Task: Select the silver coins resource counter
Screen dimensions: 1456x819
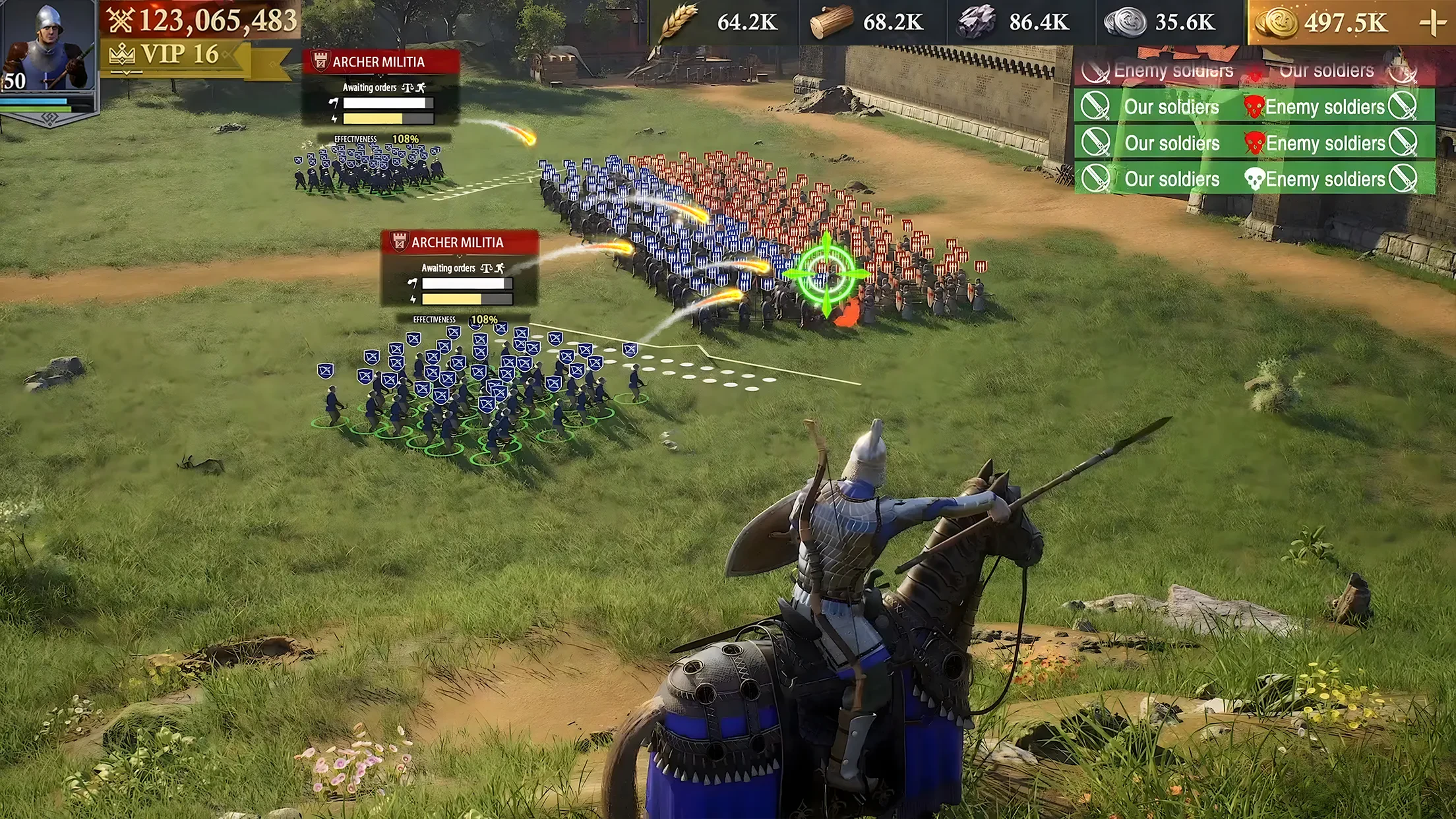Action: click(x=1161, y=22)
